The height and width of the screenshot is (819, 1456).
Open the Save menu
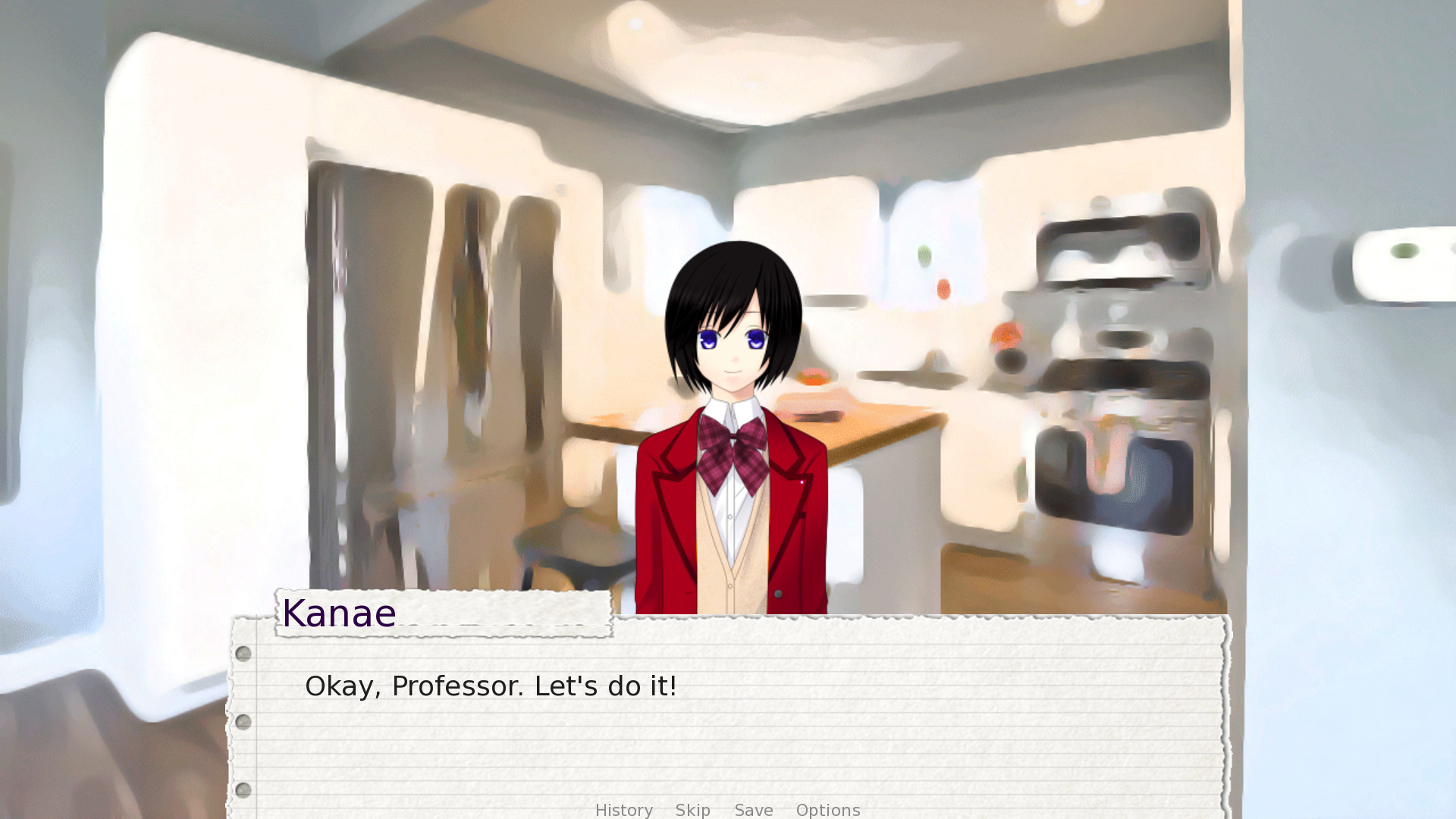point(754,810)
